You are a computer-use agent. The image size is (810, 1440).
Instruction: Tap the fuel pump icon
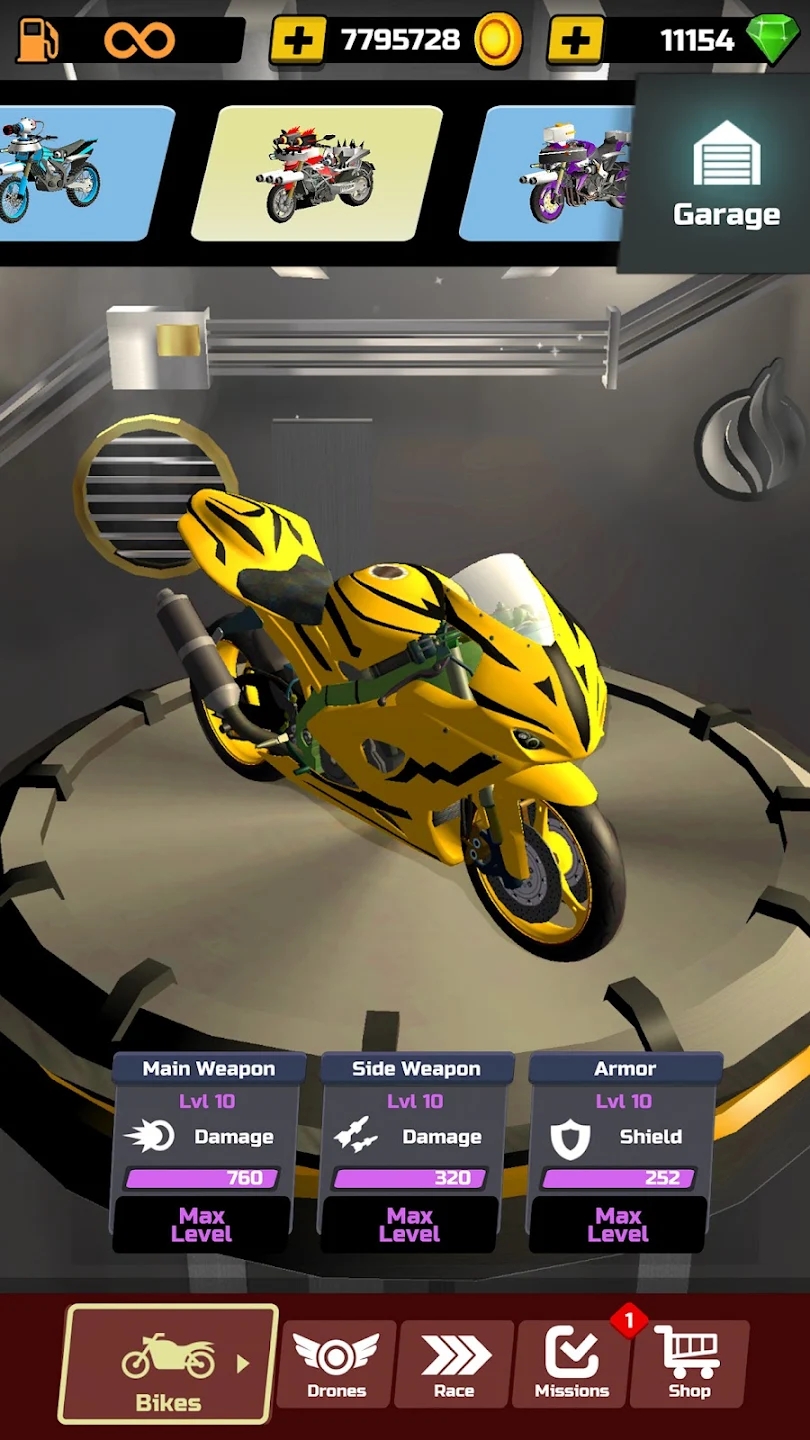point(37,40)
